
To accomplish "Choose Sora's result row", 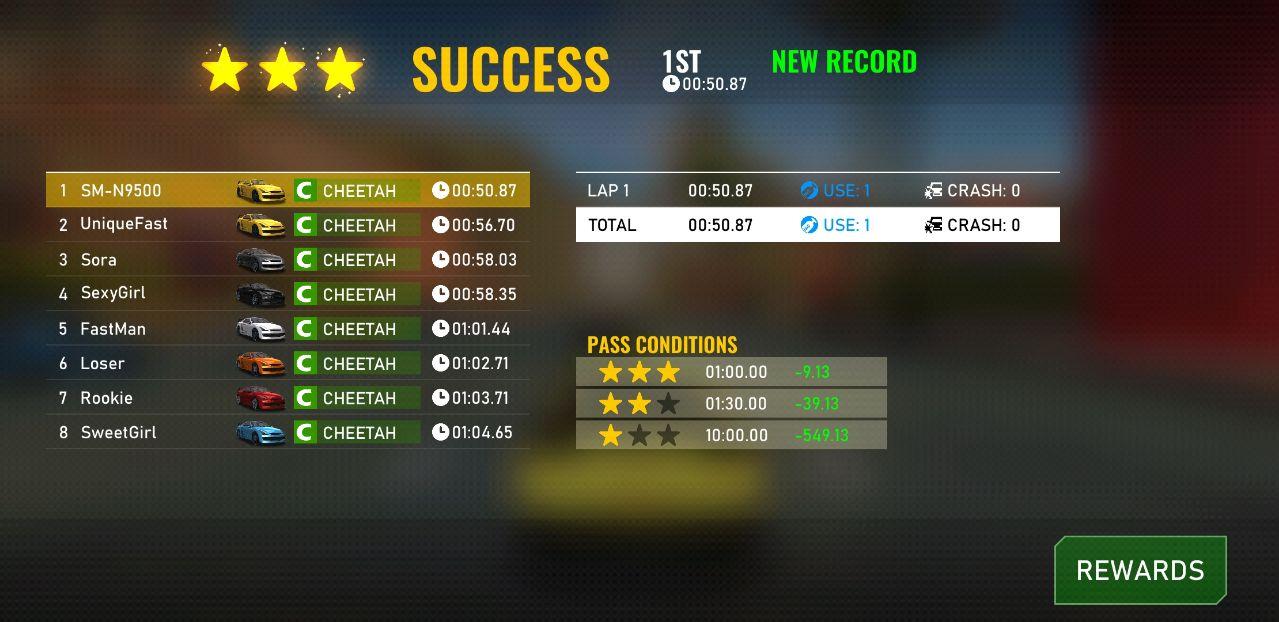I will coord(288,260).
